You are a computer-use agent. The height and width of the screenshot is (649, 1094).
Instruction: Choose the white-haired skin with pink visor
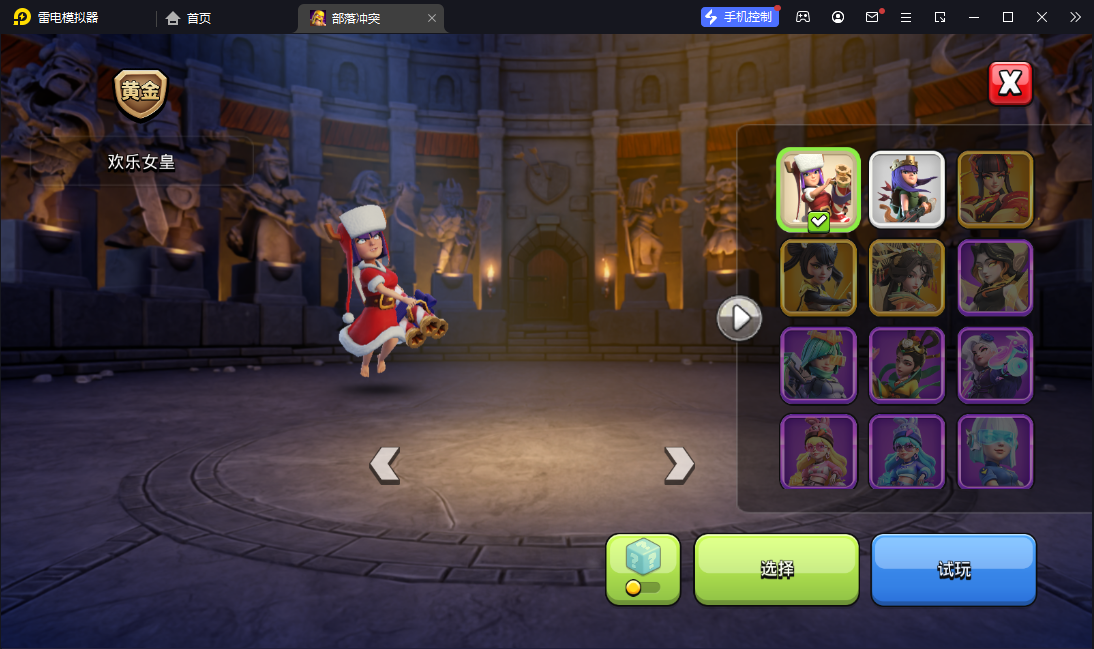pyautogui.click(x=995, y=365)
